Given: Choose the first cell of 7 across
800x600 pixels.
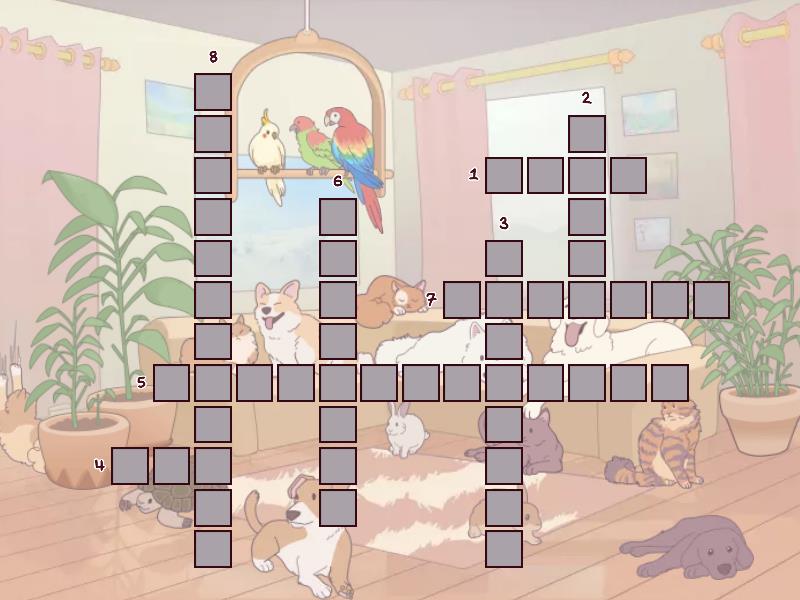Looking at the screenshot, I should [462, 300].
